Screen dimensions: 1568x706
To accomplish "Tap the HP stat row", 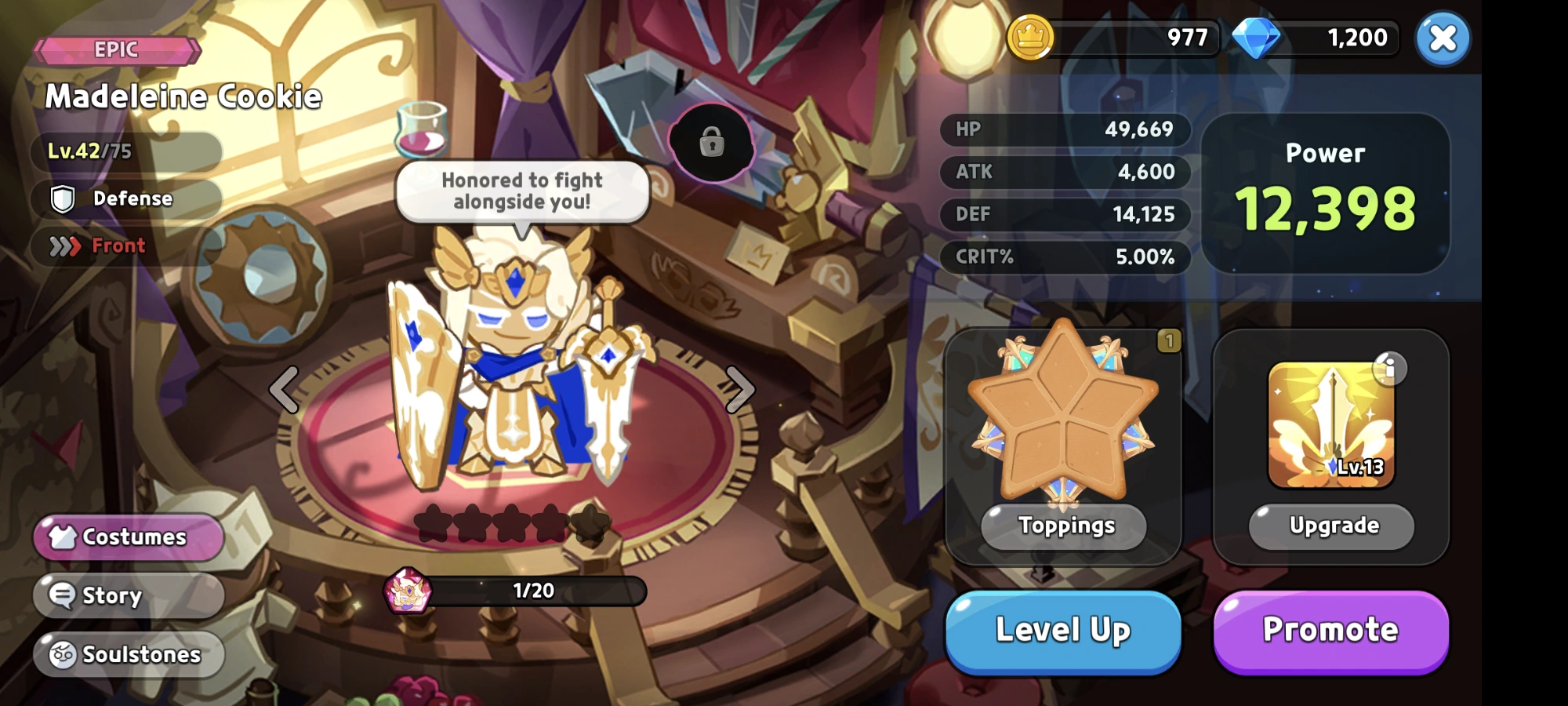I will (1064, 129).
